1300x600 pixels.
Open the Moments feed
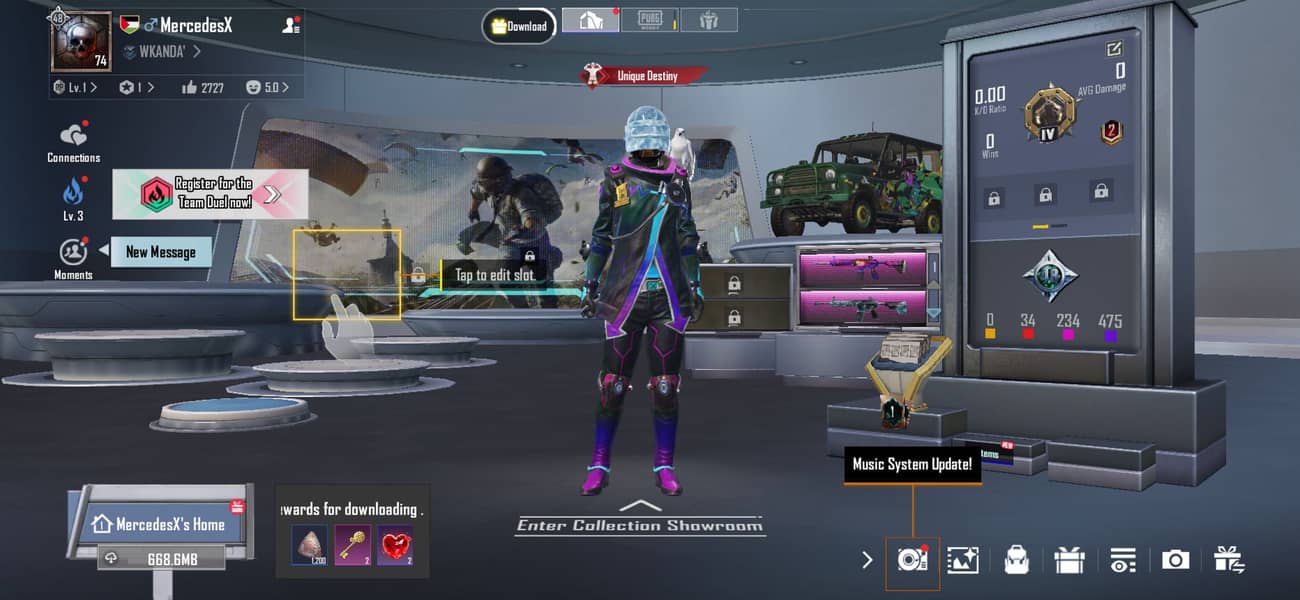point(73,253)
